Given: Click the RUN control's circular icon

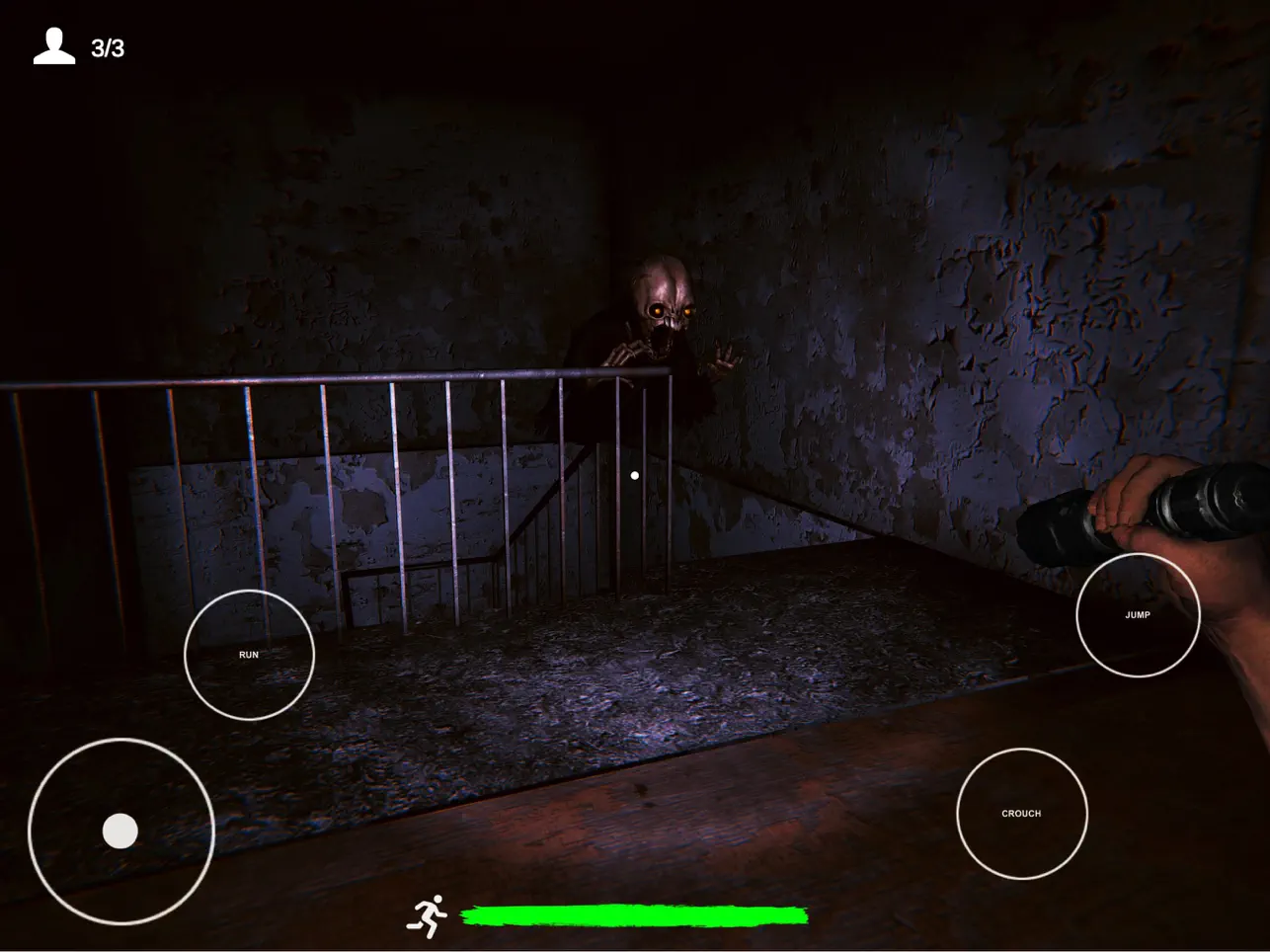Looking at the screenshot, I should 249,654.
